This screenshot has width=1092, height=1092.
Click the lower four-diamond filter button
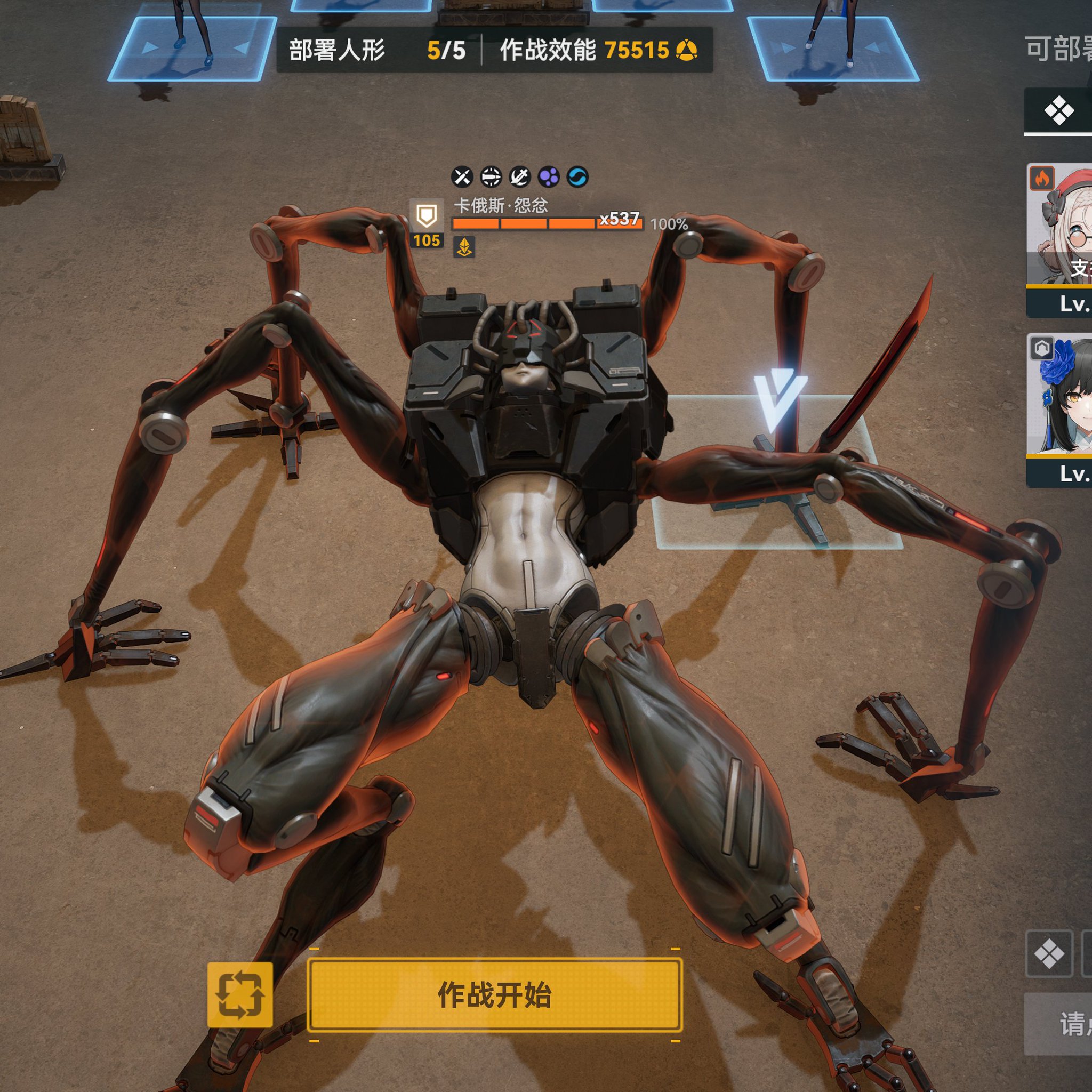click(1049, 954)
